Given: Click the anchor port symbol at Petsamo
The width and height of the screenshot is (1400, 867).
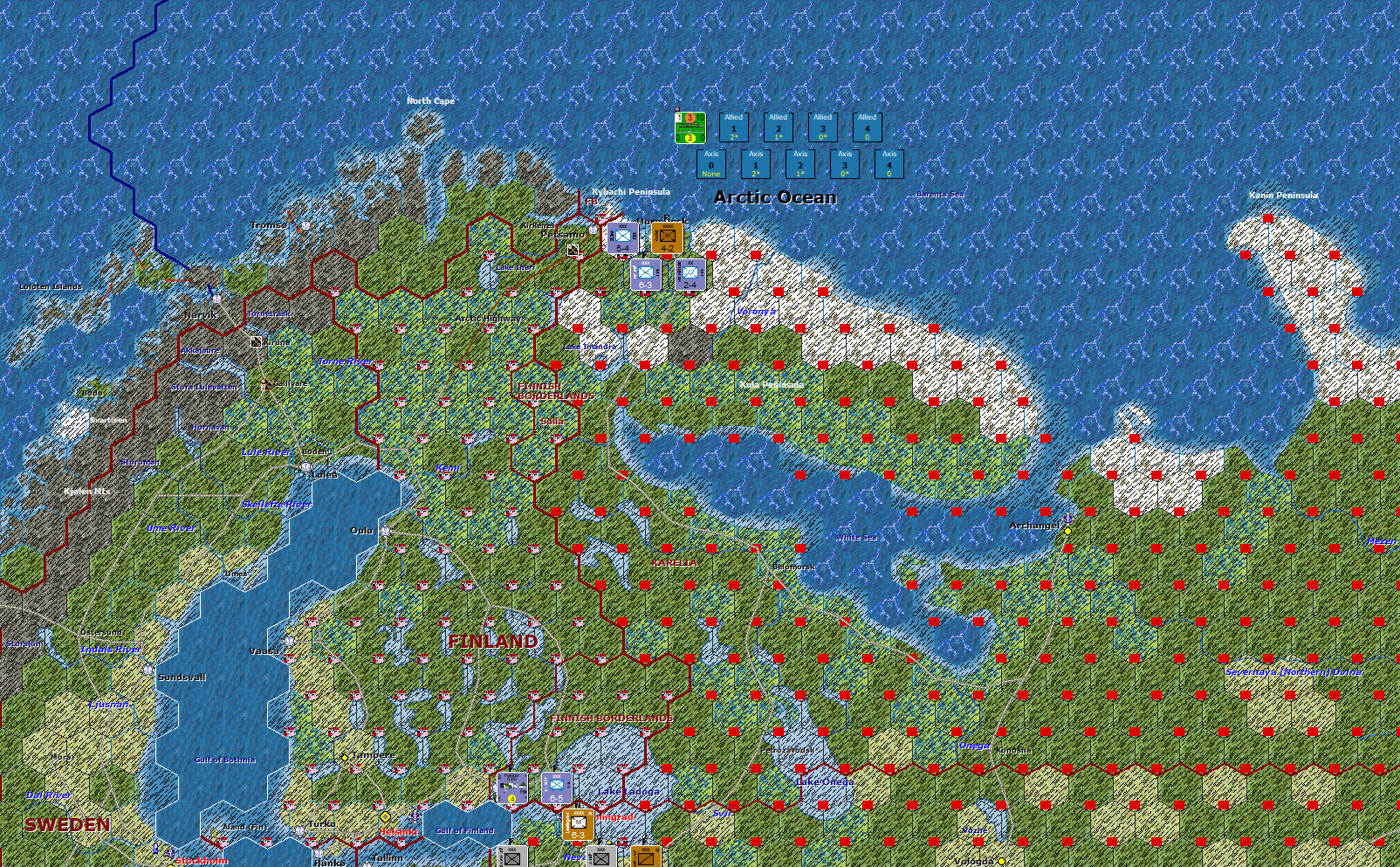Looking at the screenshot, I should (x=594, y=231).
